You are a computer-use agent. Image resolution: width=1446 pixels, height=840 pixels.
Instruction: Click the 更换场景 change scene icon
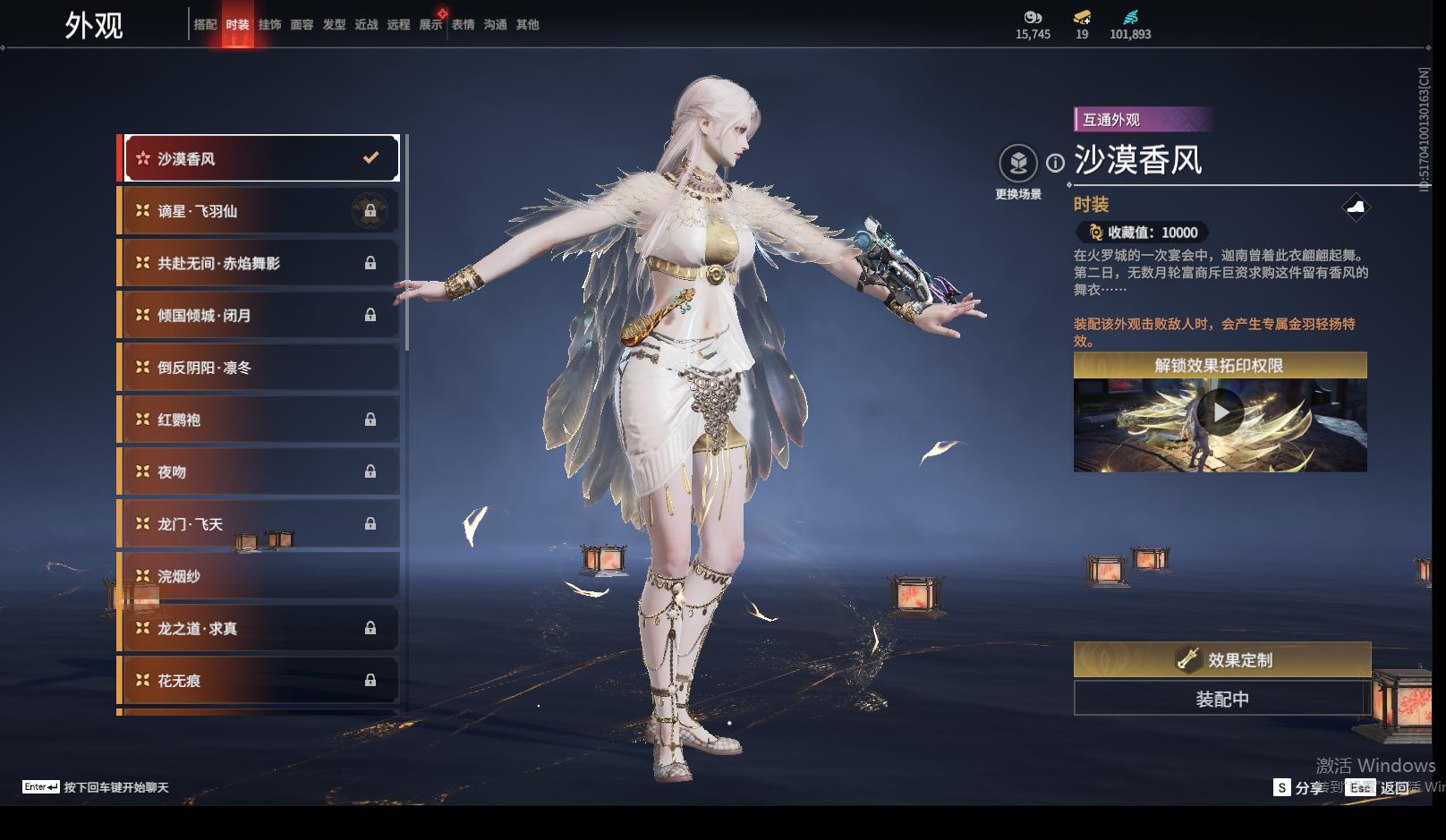tap(1018, 164)
